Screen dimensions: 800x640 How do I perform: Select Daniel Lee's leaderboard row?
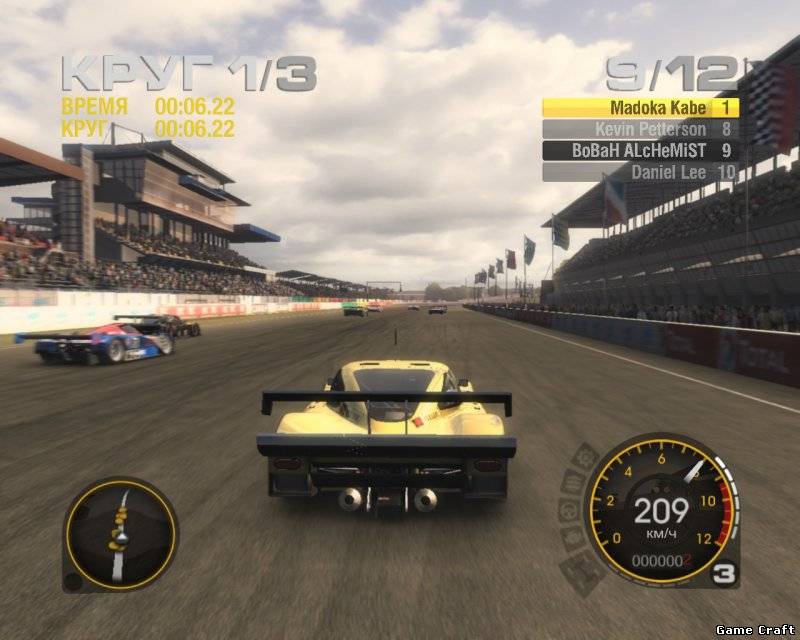pyautogui.click(x=640, y=172)
